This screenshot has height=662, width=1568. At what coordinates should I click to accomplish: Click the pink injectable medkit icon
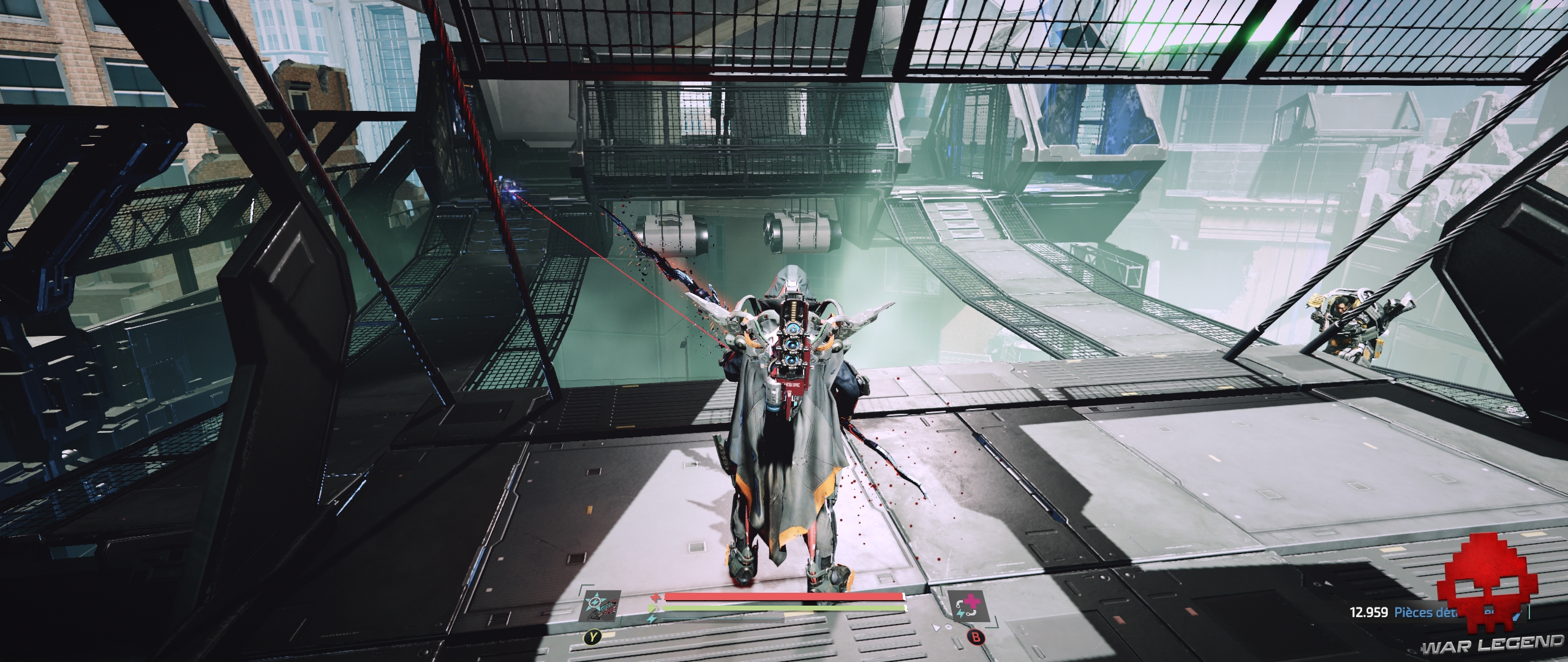pyautogui.click(x=970, y=602)
